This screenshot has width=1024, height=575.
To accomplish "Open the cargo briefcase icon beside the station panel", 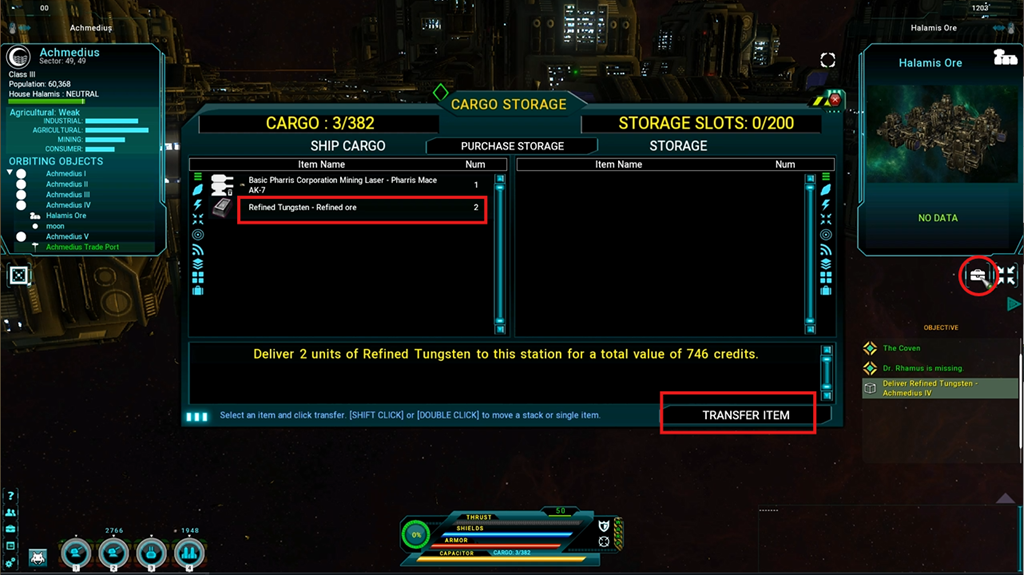I will click(x=977, y=275).
